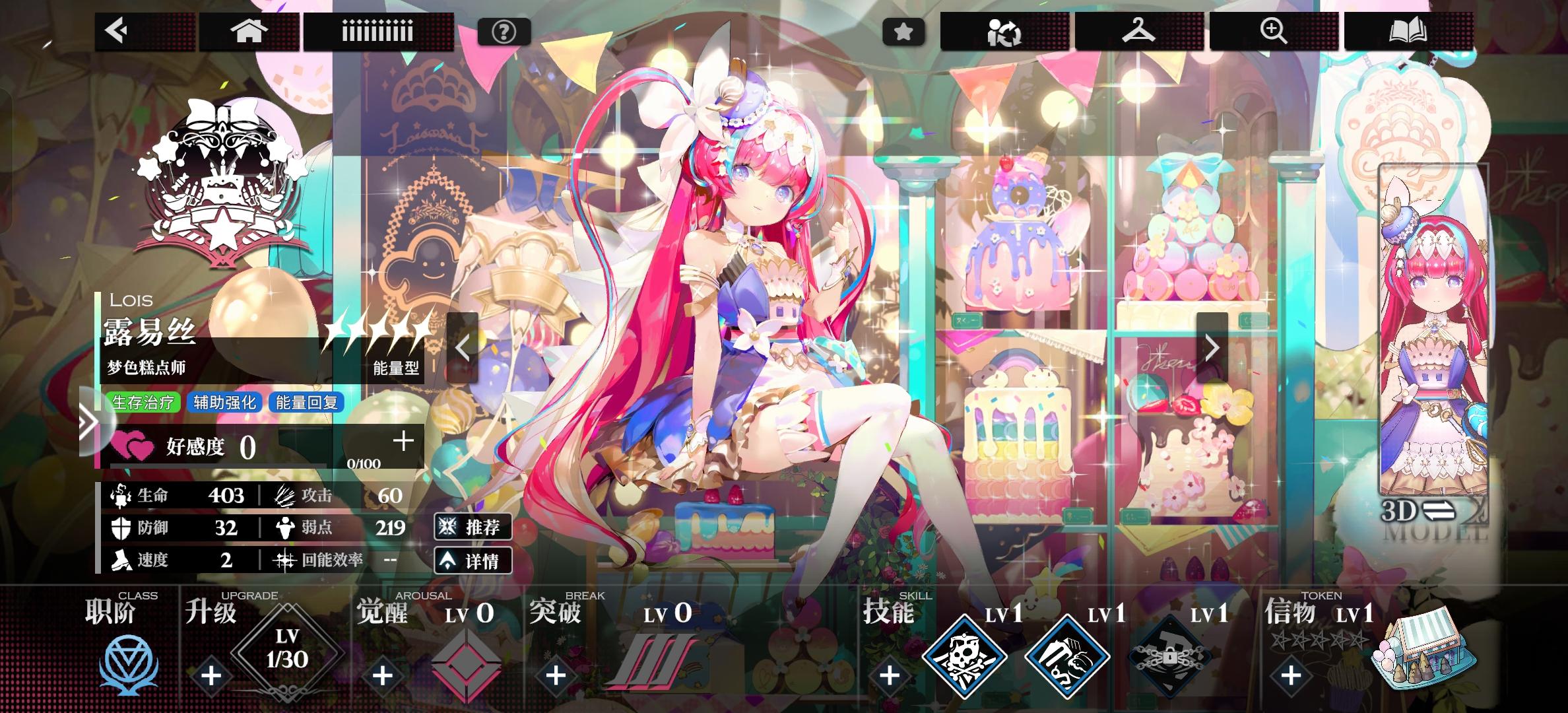The image size is (1568, 713).
Task: Click the wardrobe hanger icon
Action: 1140,31
